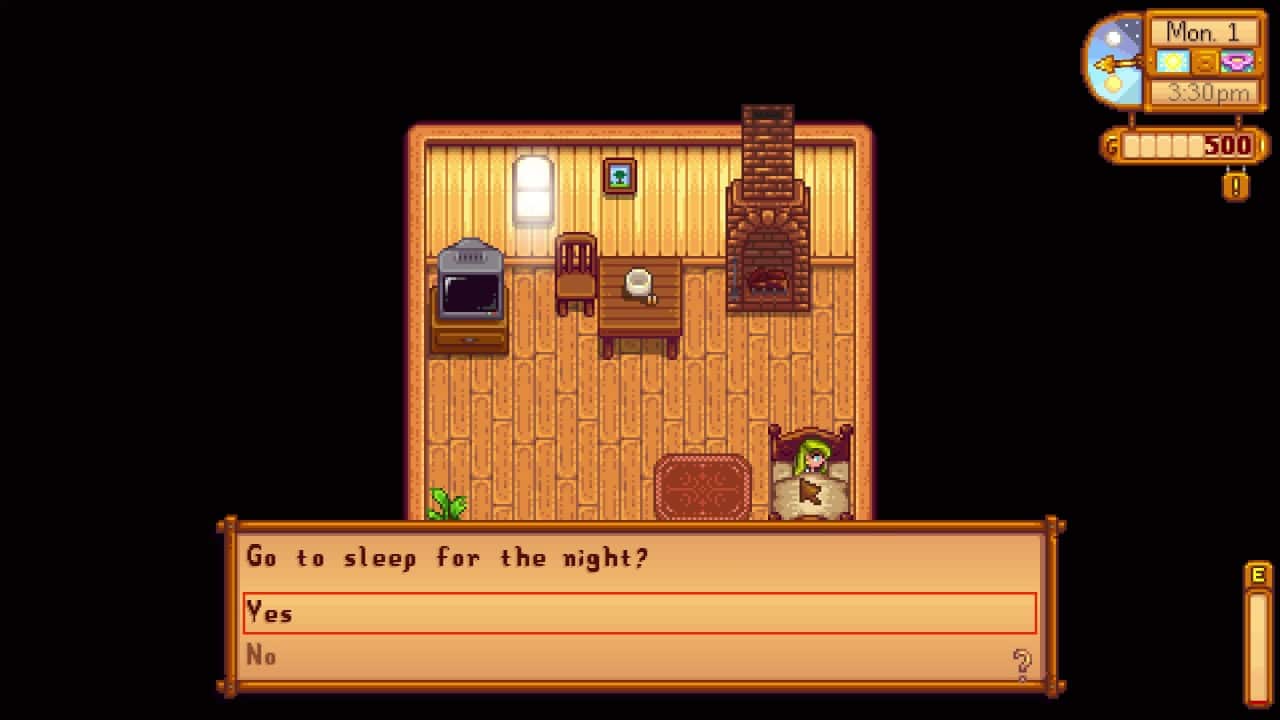
Task: Click the television in the cabin
Action: (468, 290)
